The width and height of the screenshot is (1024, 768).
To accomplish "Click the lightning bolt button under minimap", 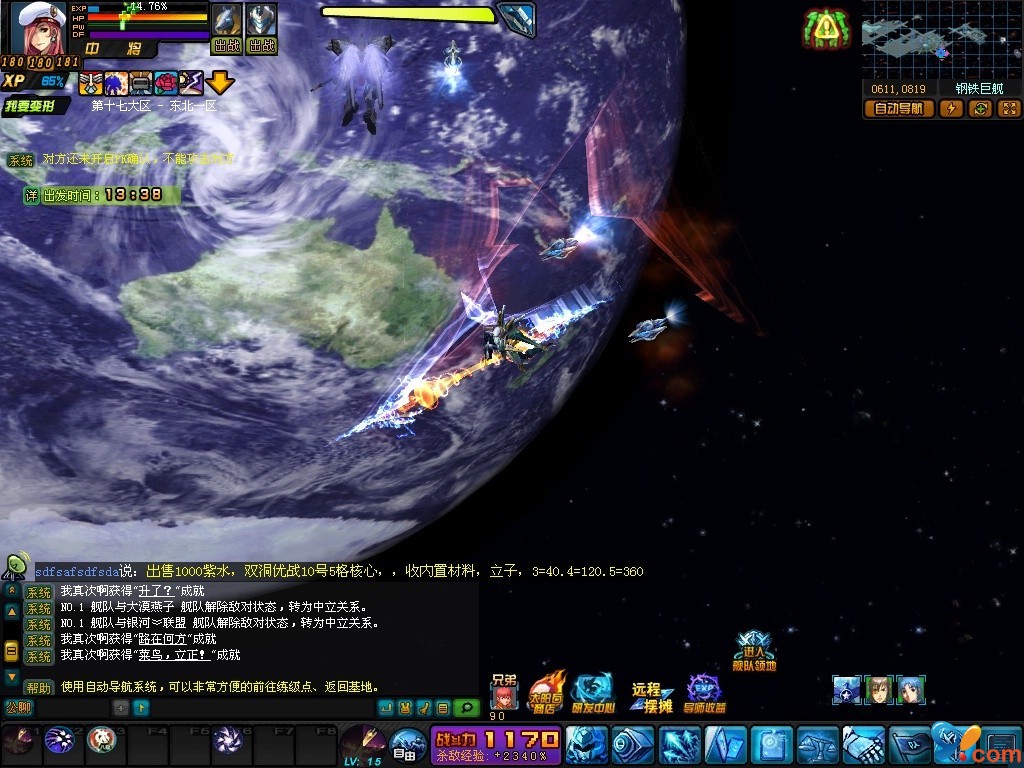I will pyautogui.click(x=951, y=109).
